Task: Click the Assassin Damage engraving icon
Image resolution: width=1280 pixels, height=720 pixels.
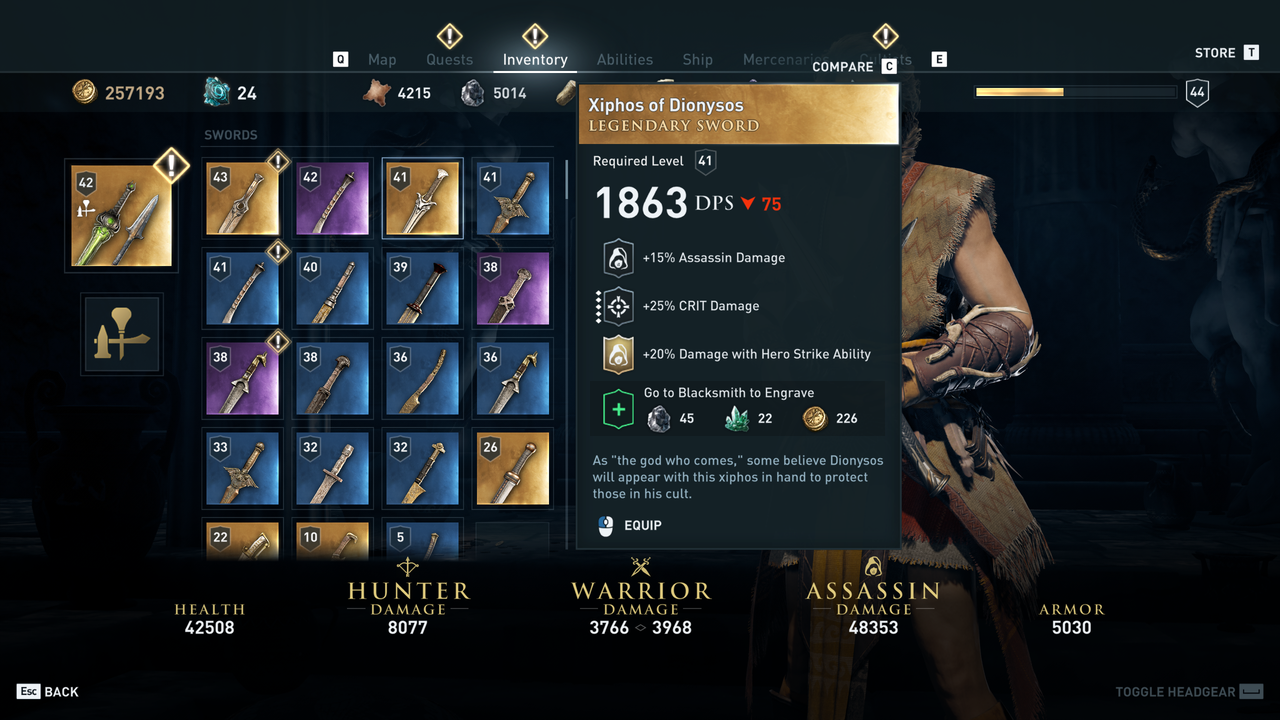Action: click(617, 257)
